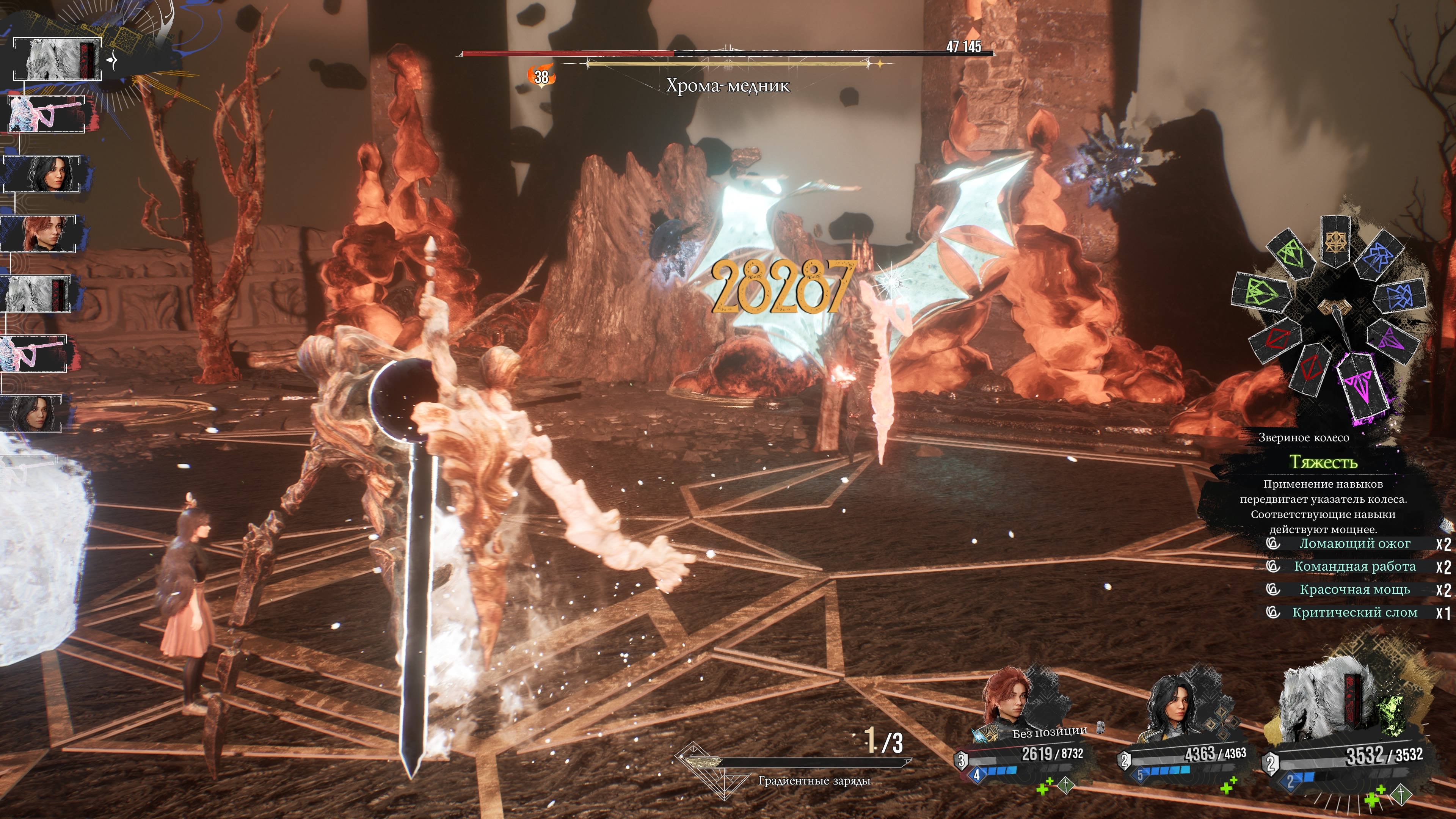This screenshot has height=819, width=1456.
Task: Select the gold mask on the Bestial Wheel
Action: pyautogui.click(x=1335, y=242)
